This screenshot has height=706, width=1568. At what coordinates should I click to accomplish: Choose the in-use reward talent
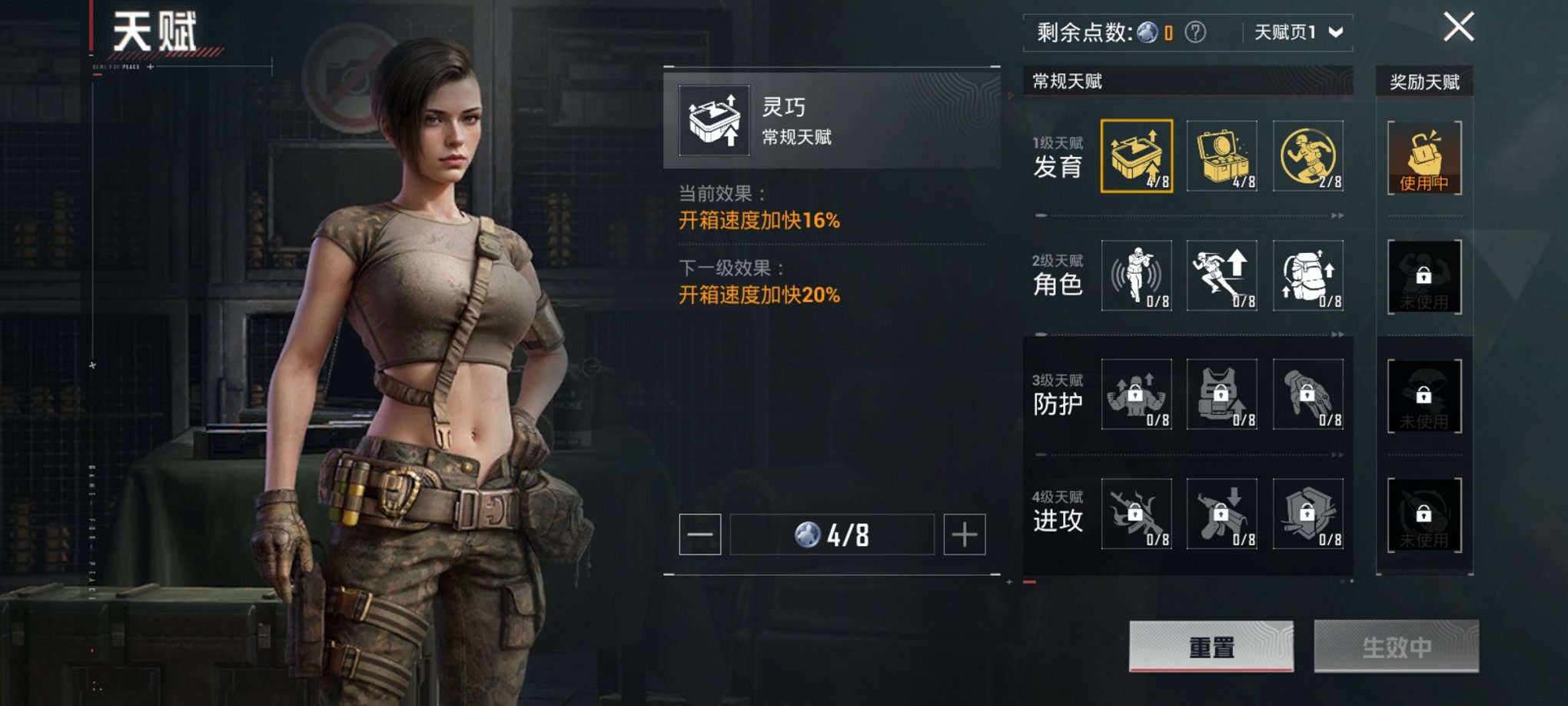click(x=1424, y=158)
